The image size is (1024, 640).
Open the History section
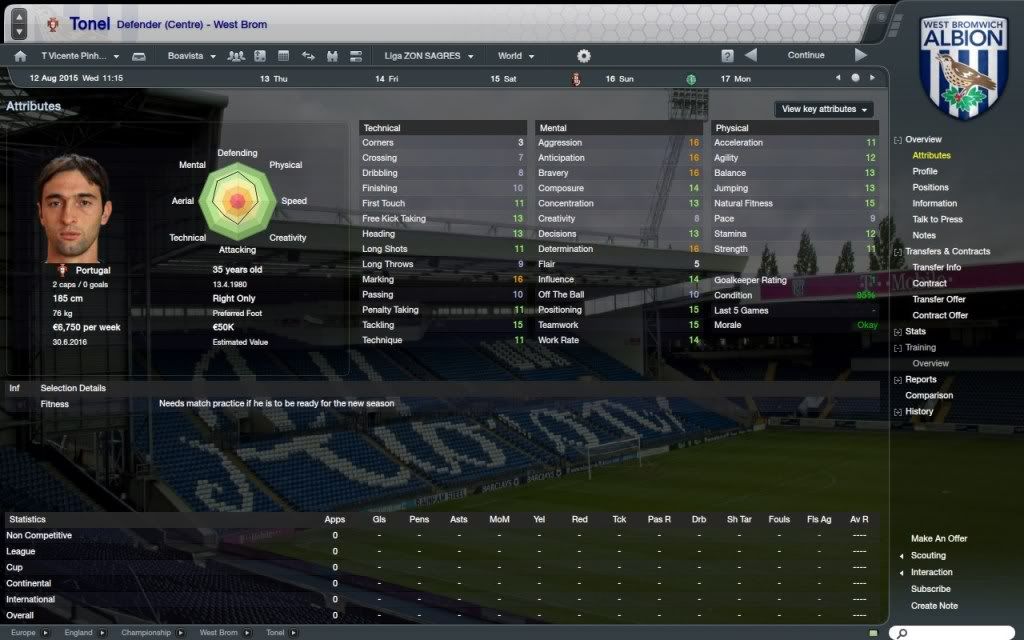click(919, 412)
